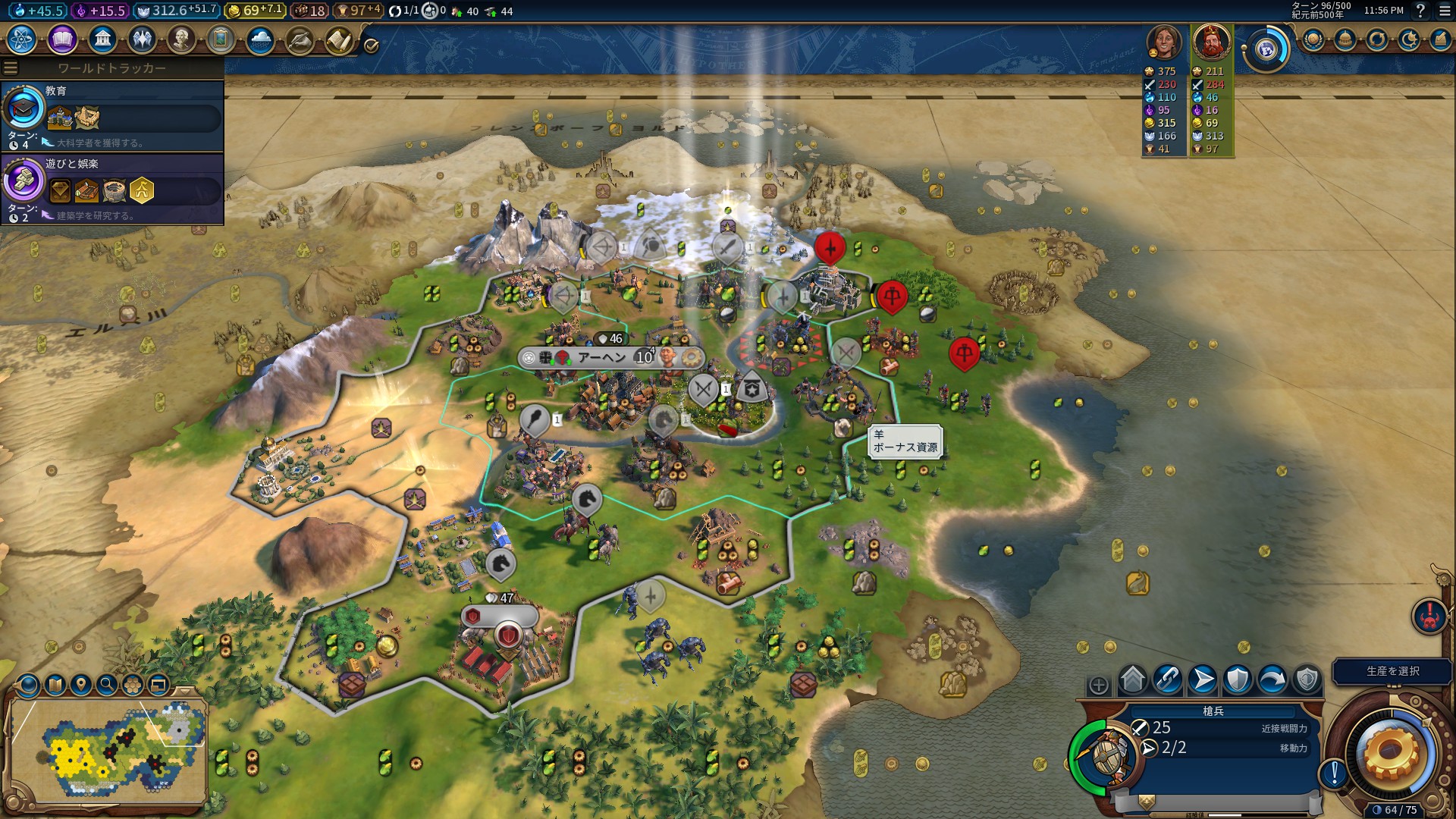Open the religion screen (winged icon)

(x=142, y=39)
